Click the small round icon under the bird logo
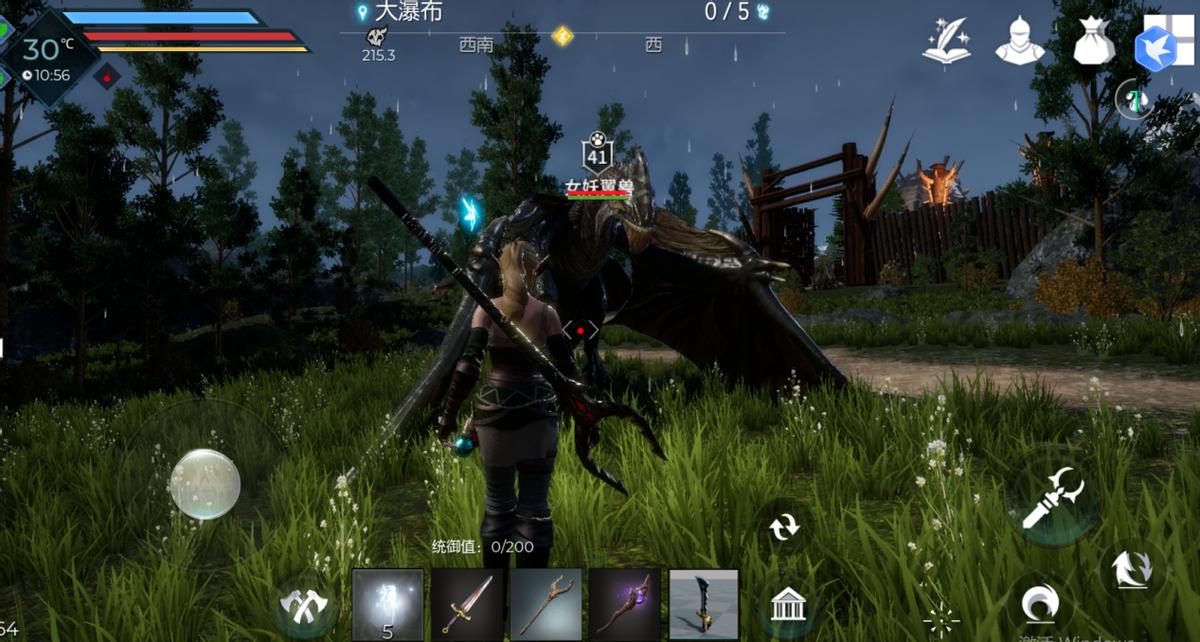 pos(1132,99)
